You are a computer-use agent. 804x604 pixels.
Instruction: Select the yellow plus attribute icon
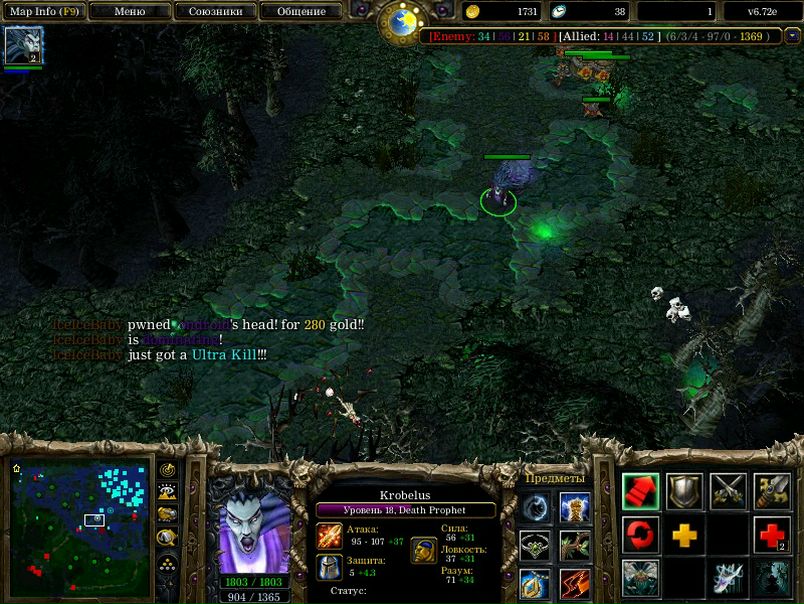coord(685,535)
